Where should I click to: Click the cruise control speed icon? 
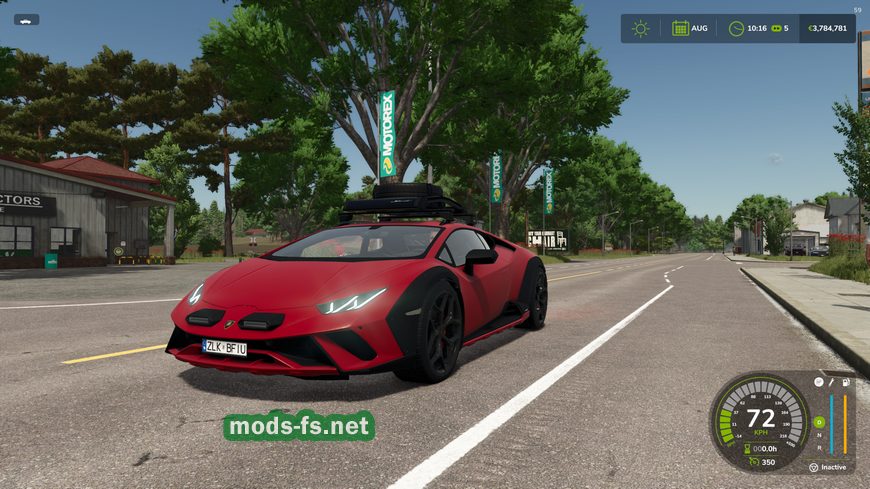pyautogui.click(x=752, y=462)
